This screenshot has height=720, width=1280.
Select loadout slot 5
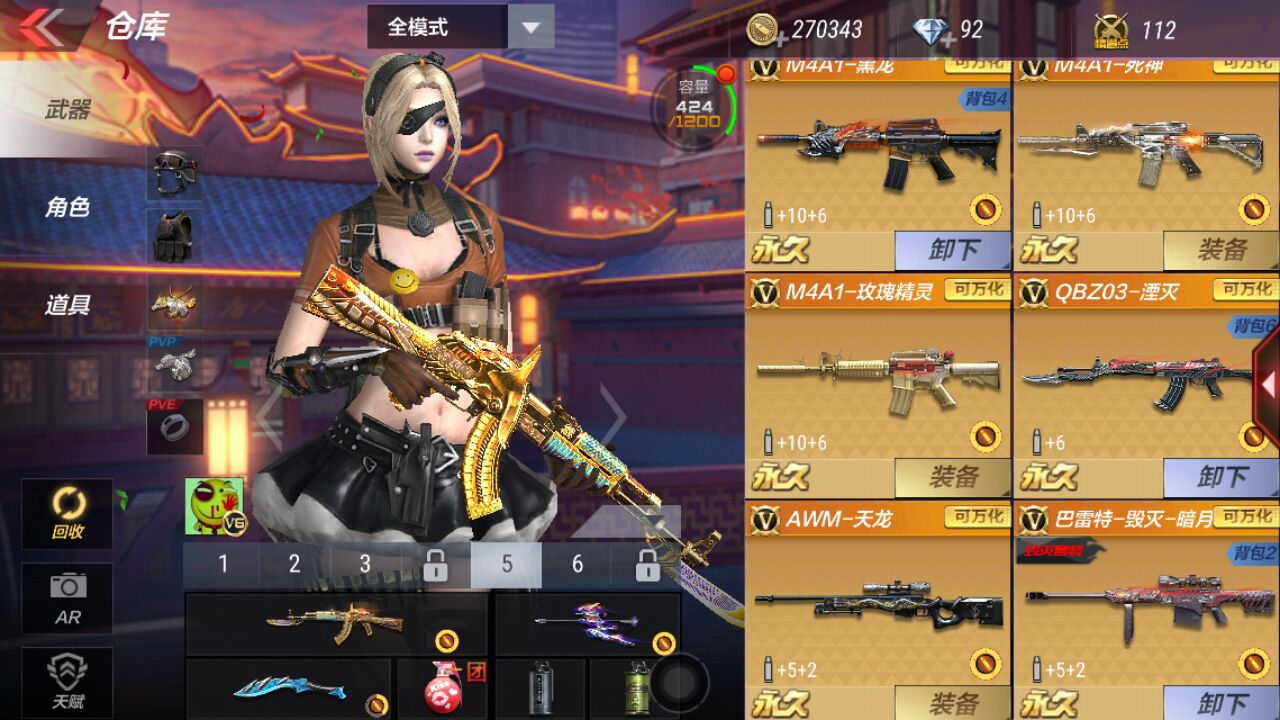click(507, 565)
